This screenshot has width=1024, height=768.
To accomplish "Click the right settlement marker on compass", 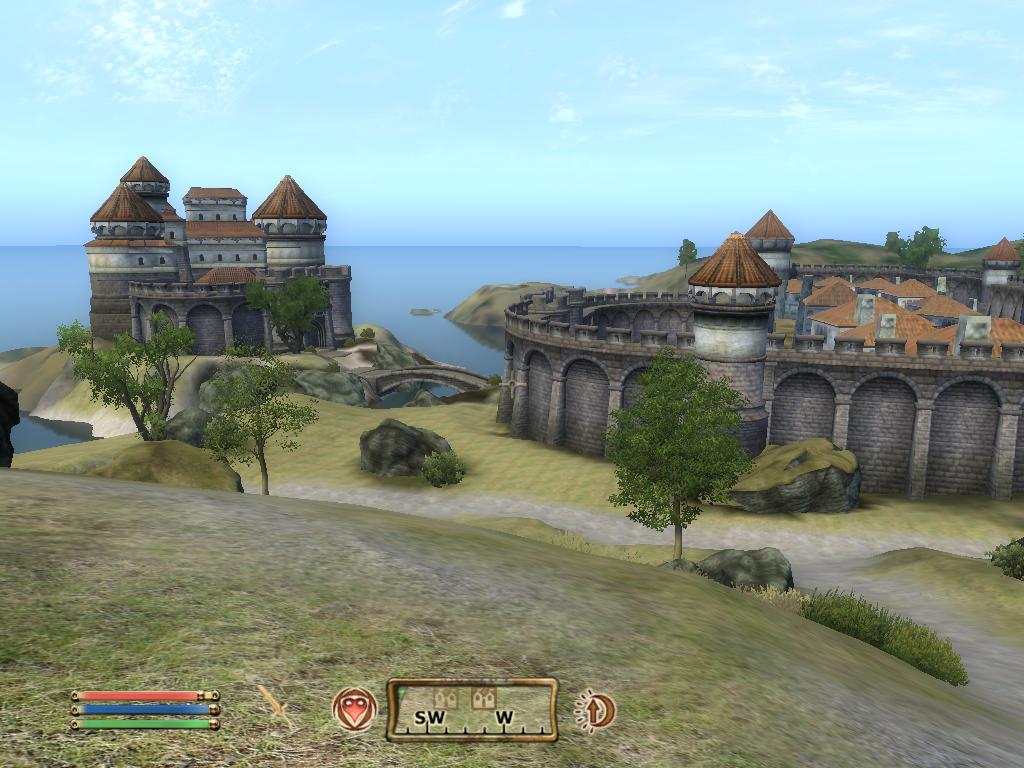I will [x=484, y=698].
